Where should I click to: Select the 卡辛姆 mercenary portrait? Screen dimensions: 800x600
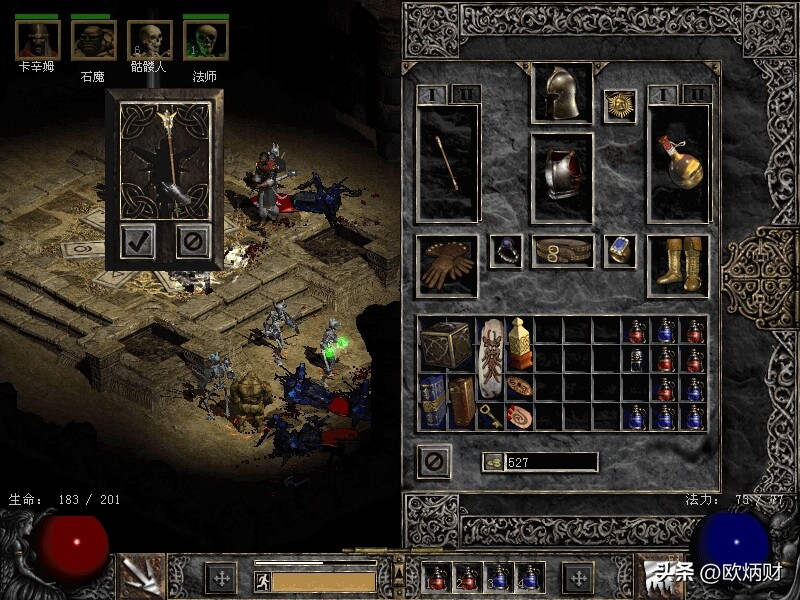tap(37, 40)
